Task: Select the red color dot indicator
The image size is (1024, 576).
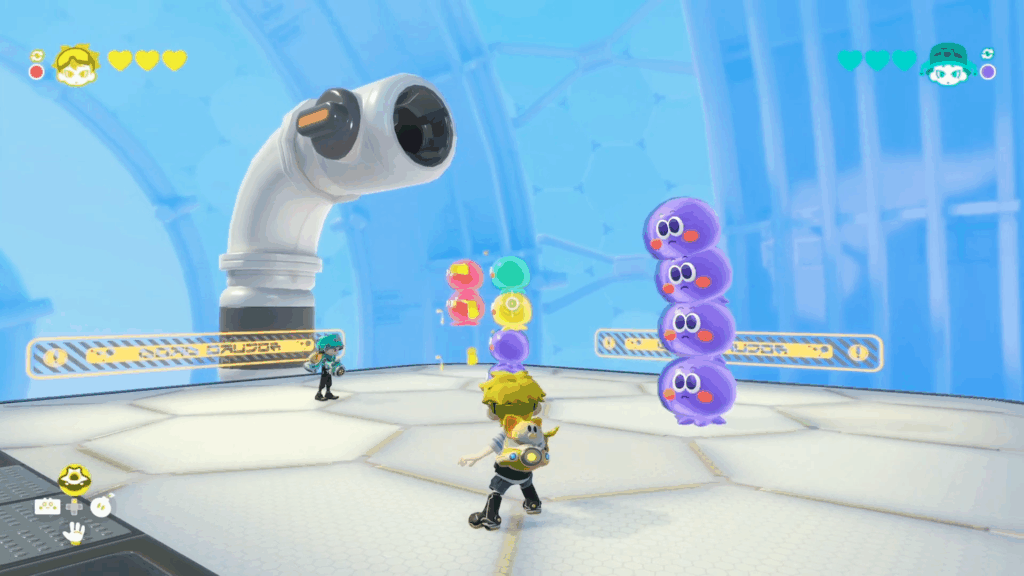Action: tap(37, 72)
